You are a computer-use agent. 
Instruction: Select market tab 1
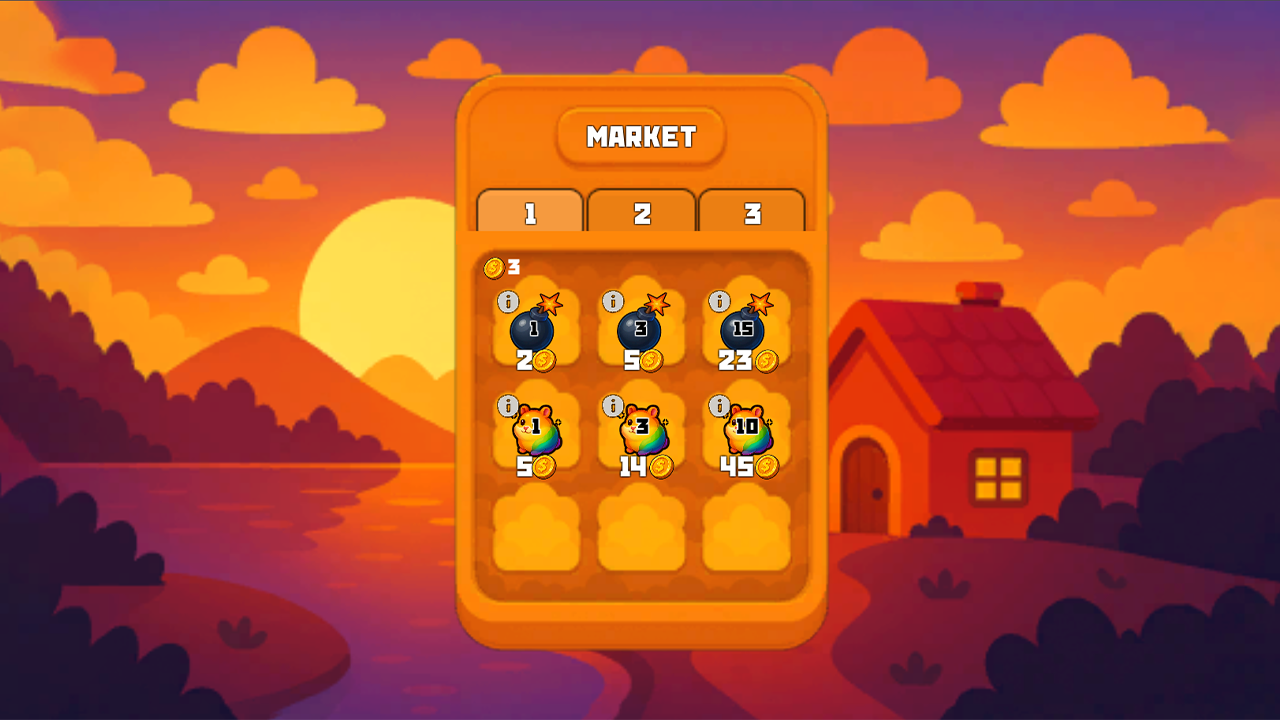pyautogui.click(x=529, y=212)
